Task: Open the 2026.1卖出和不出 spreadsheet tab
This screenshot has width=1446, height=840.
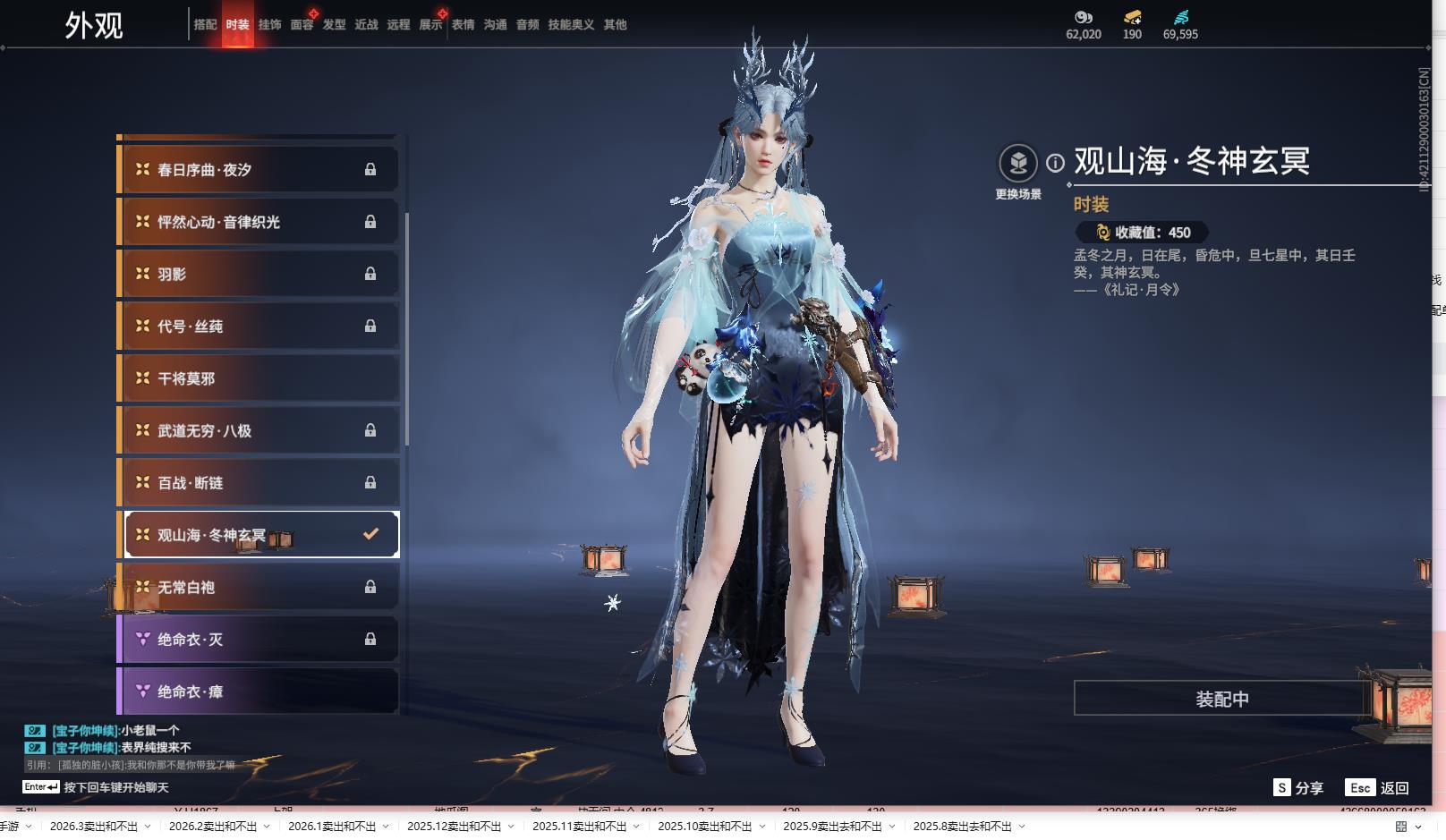Action: [331, 827]
